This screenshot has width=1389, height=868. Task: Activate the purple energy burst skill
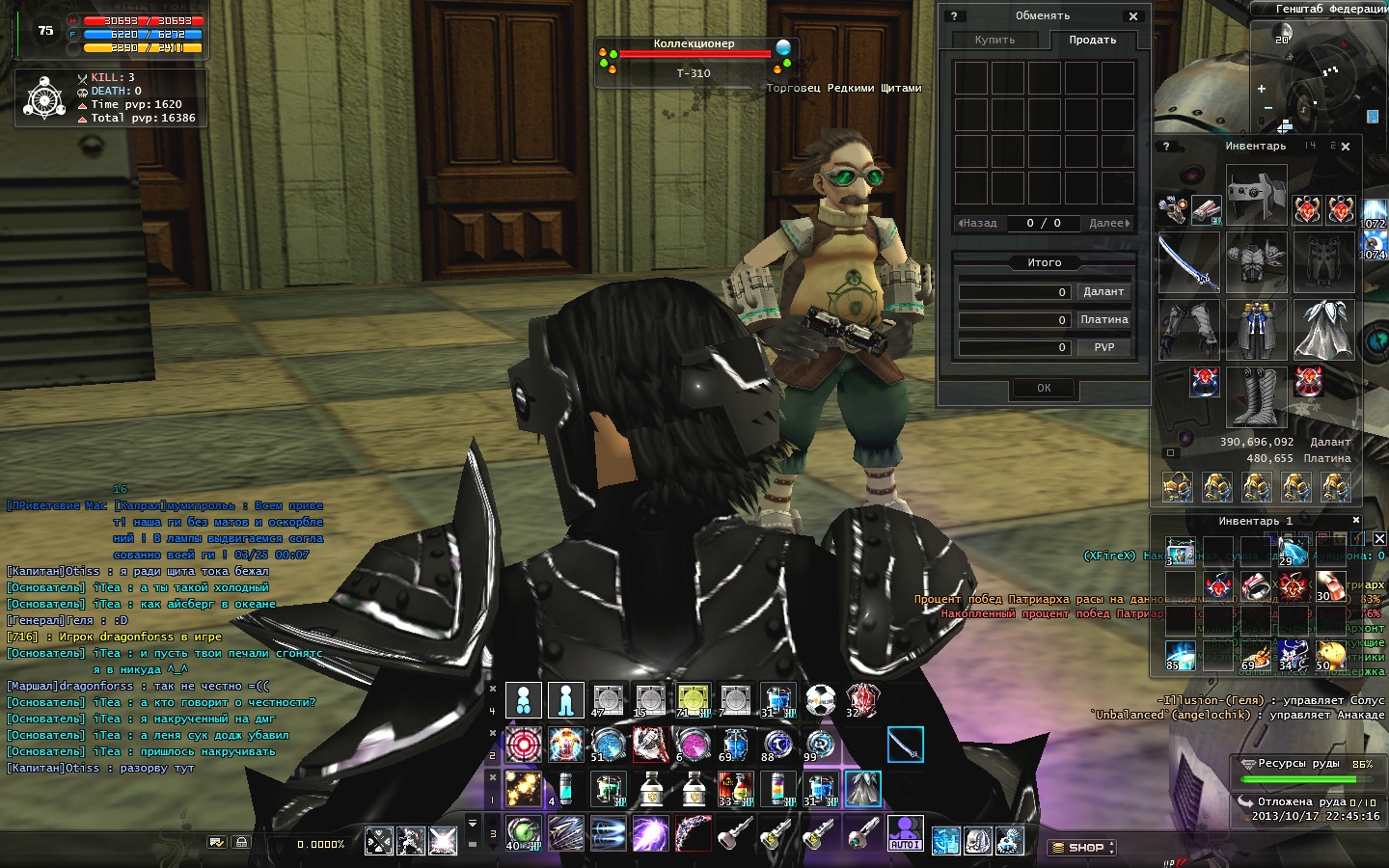pos(651,833)
